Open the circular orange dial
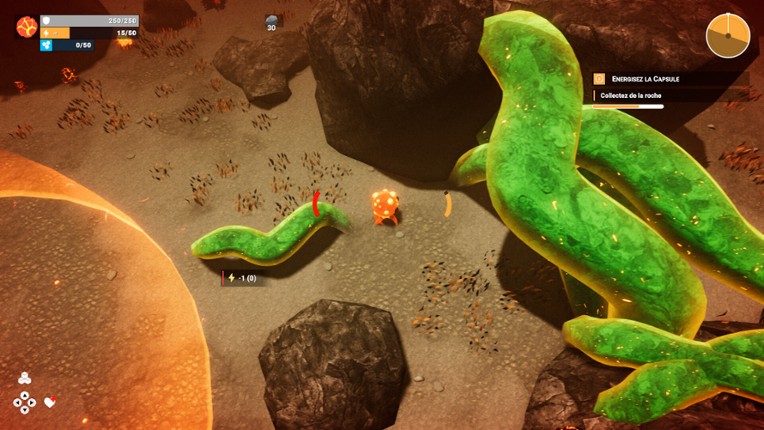 click(727, 36)
